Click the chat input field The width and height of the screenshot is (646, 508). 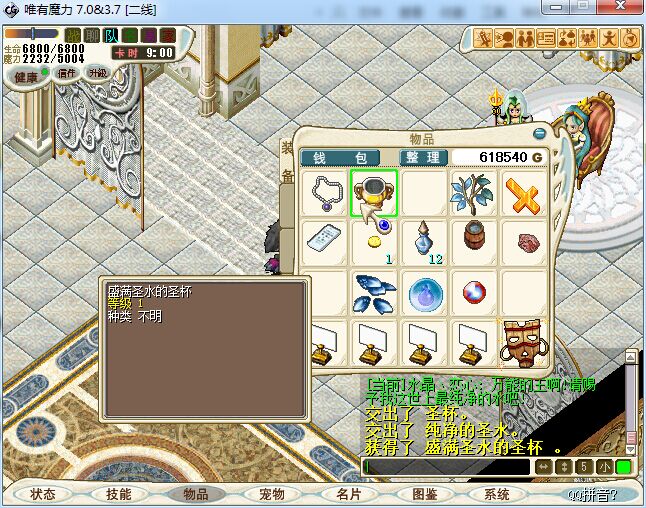(446, 467)
